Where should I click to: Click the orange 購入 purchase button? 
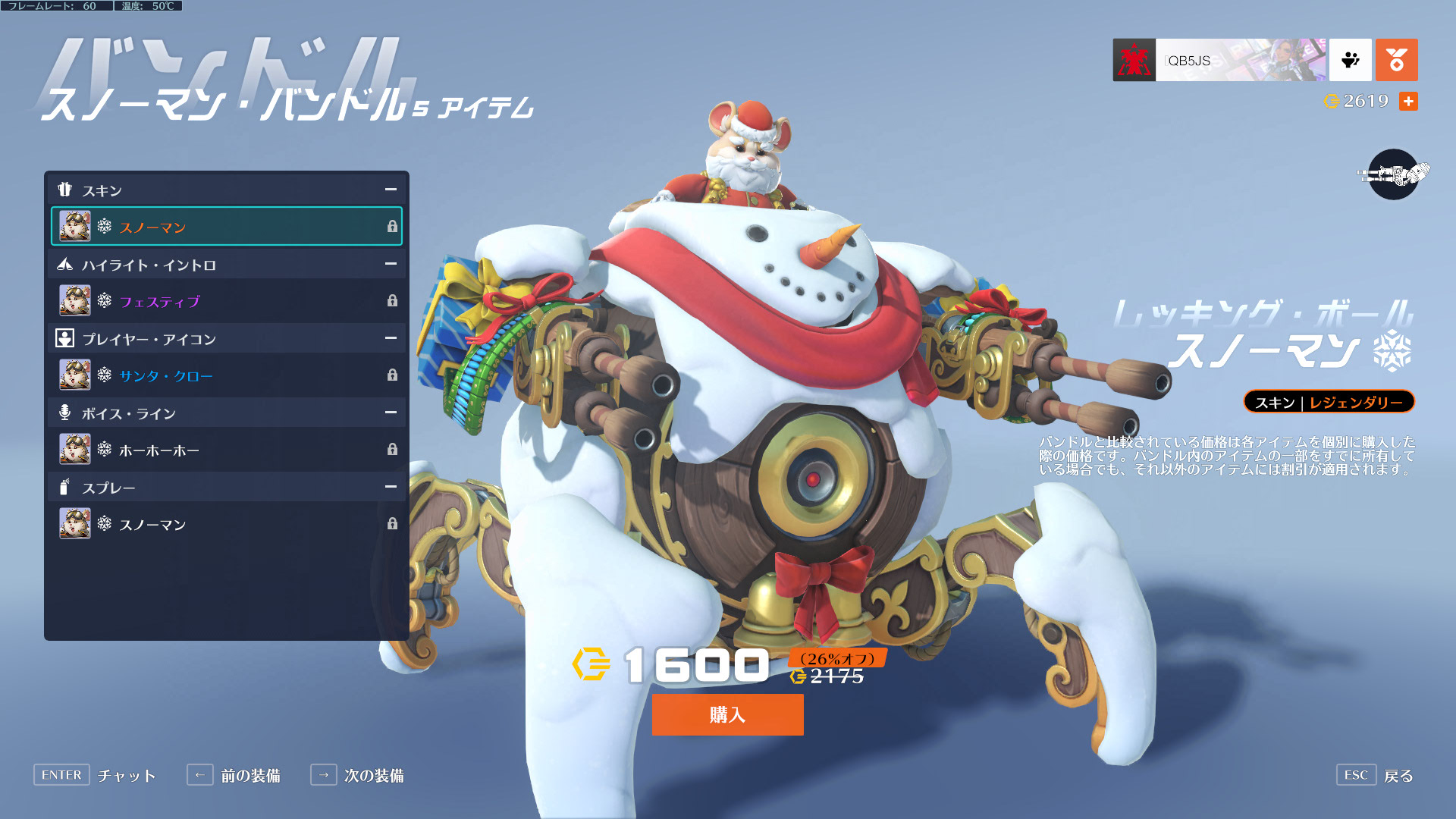(x=727, y=714)
